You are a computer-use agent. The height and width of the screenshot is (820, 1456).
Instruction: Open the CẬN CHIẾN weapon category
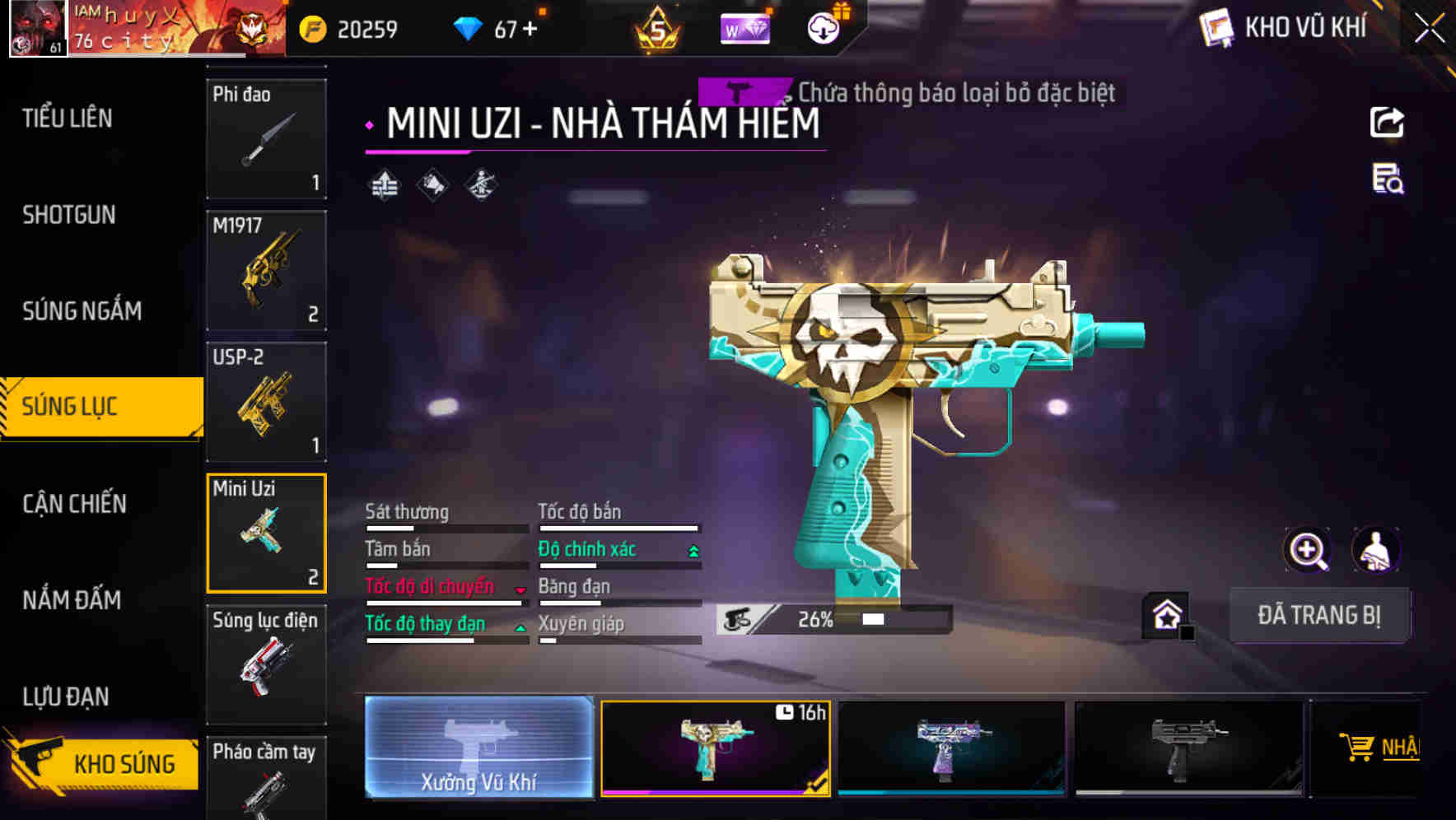click(72, 503)
